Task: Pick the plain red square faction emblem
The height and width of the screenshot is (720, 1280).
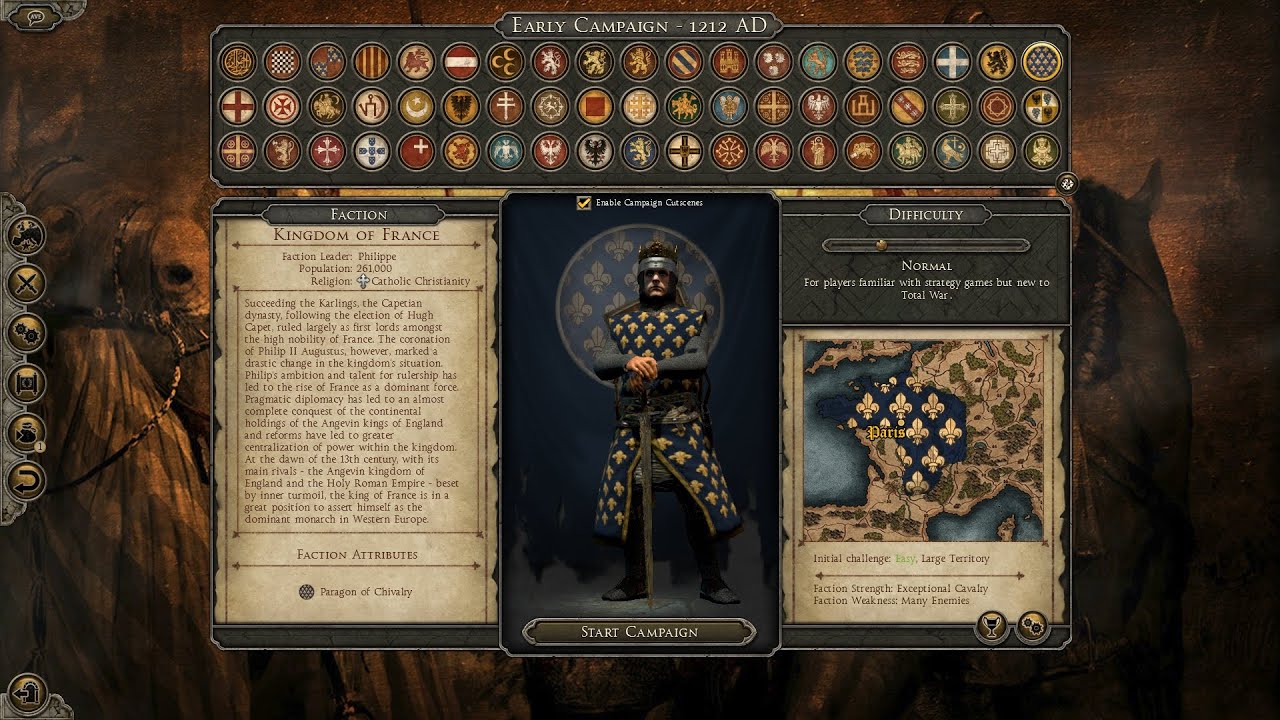Action: tap(594, 106)
